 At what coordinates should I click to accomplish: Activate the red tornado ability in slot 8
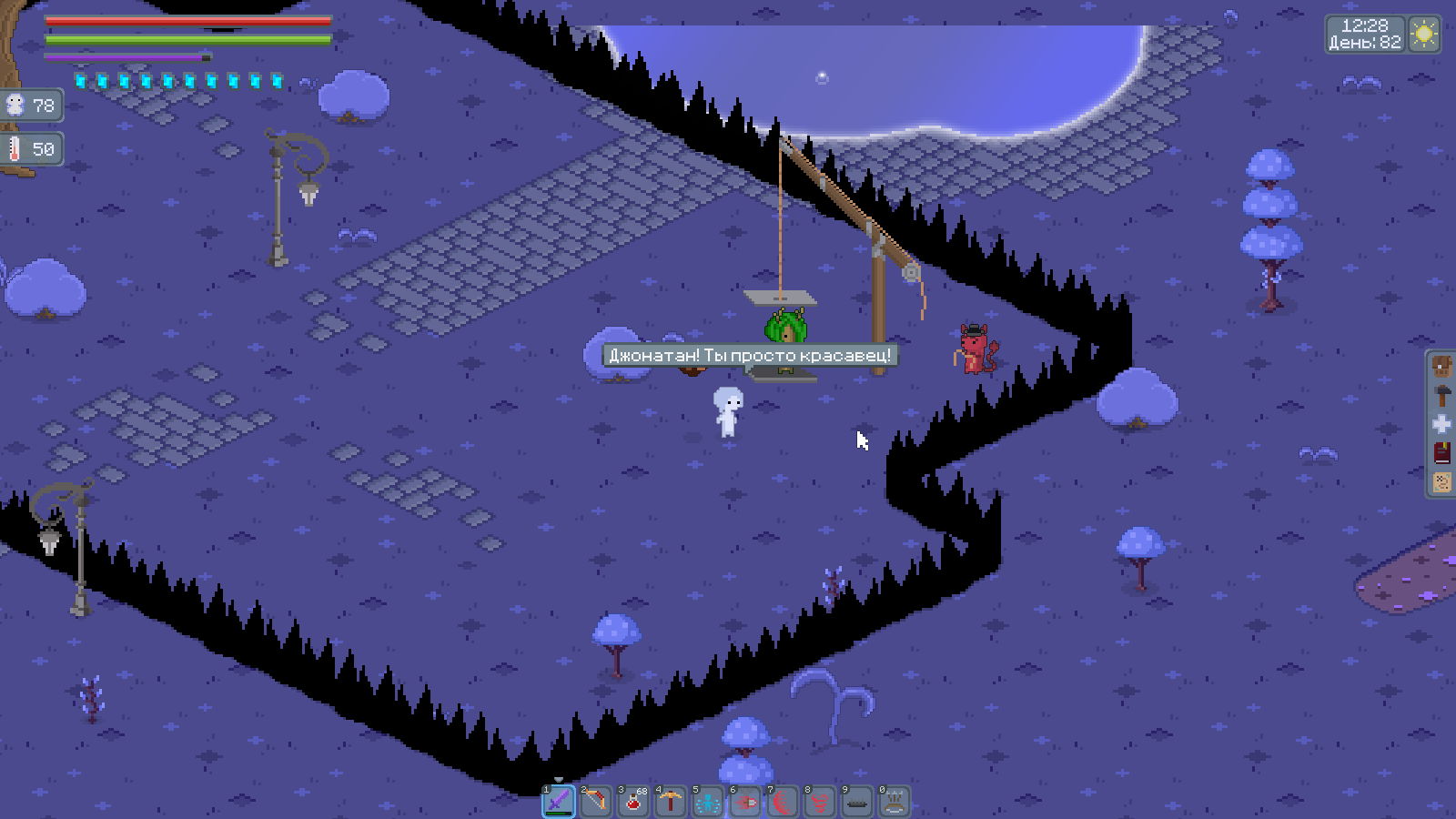(819, 802)
